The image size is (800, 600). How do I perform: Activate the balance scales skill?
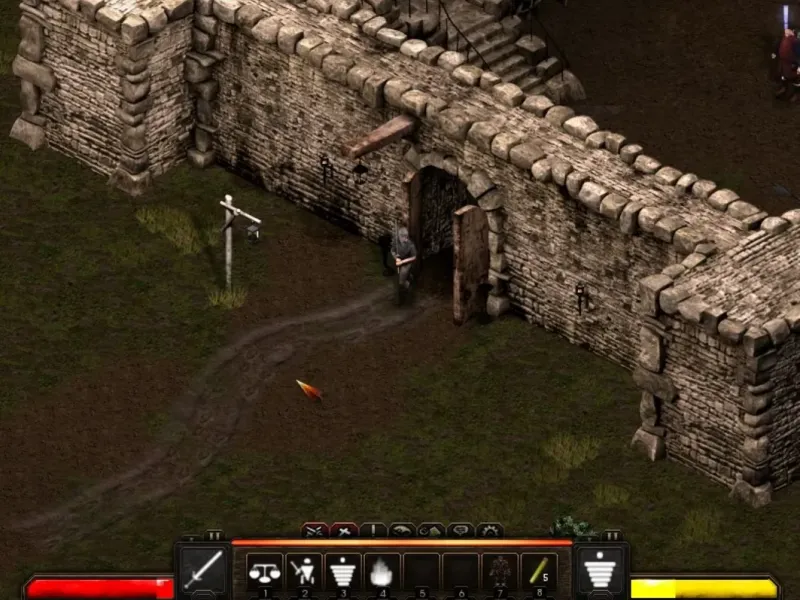(264, 571)
